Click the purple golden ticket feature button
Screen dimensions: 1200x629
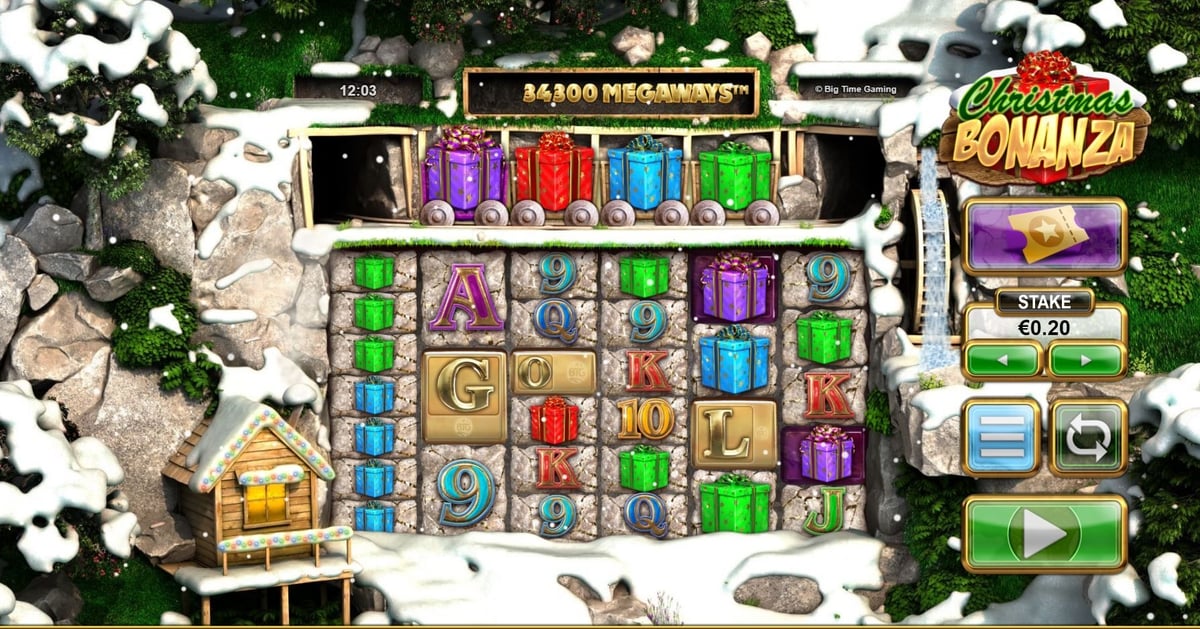coord(1044,236)
